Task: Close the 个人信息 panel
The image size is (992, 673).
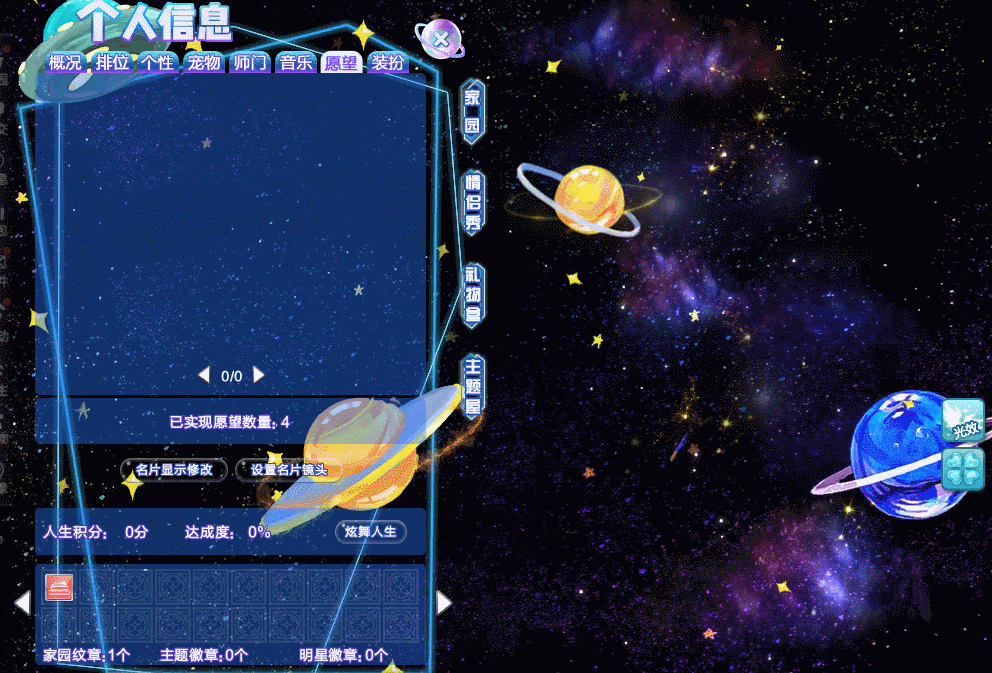Action: click(440, 39)
